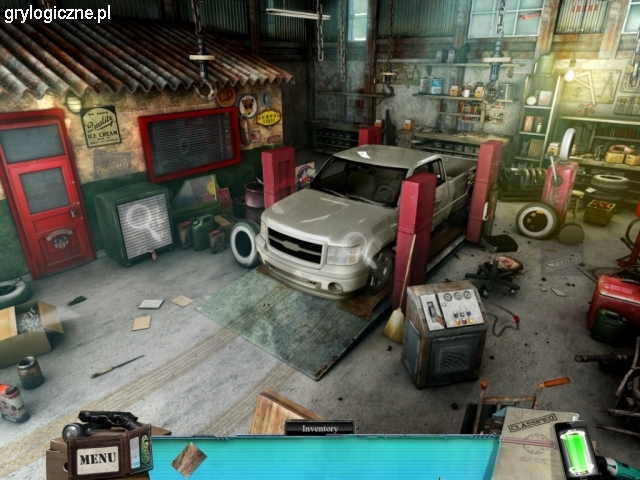Select the wooden plank item in inventory
Viewport: 640px width, 480px height.
point(188,458)
